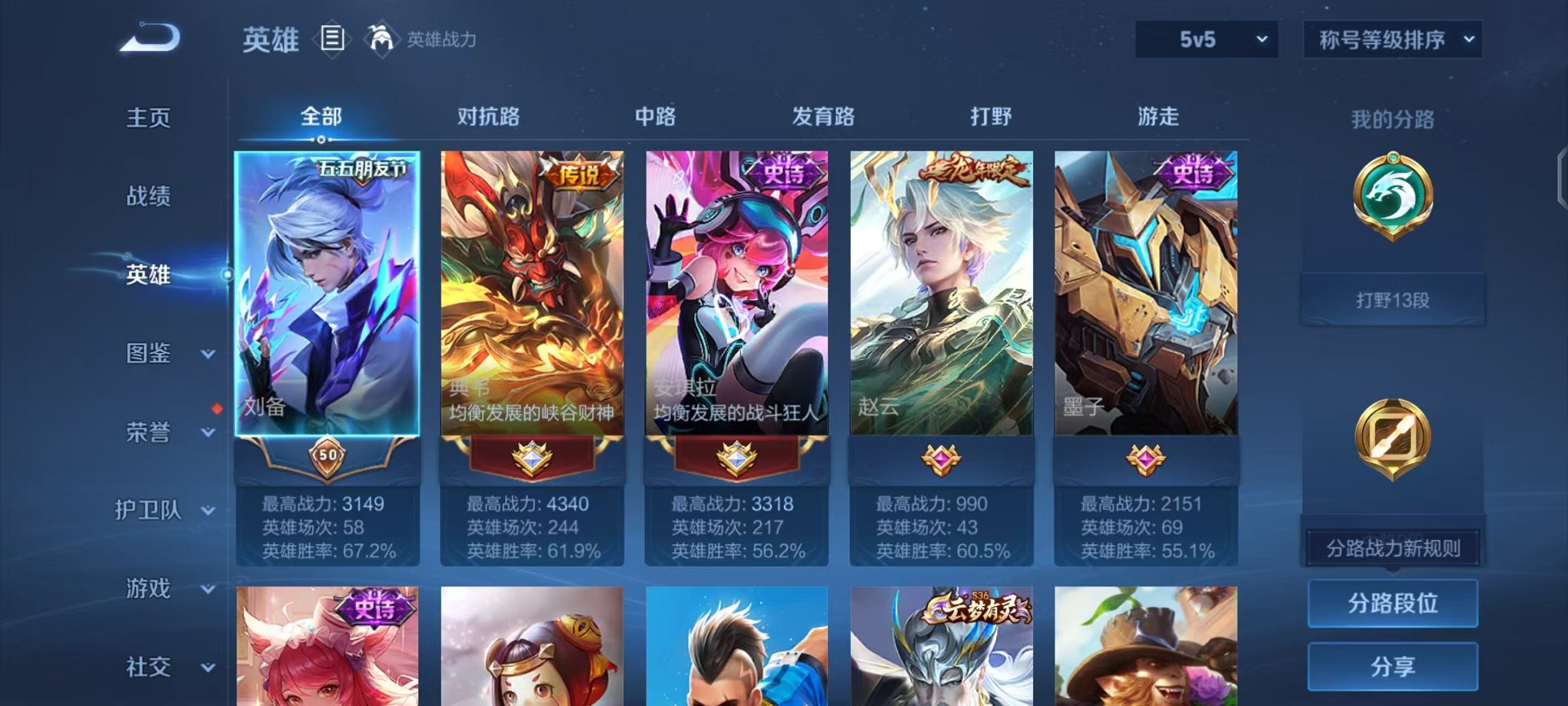Expand the 图鉴 sidebar section

148,354
